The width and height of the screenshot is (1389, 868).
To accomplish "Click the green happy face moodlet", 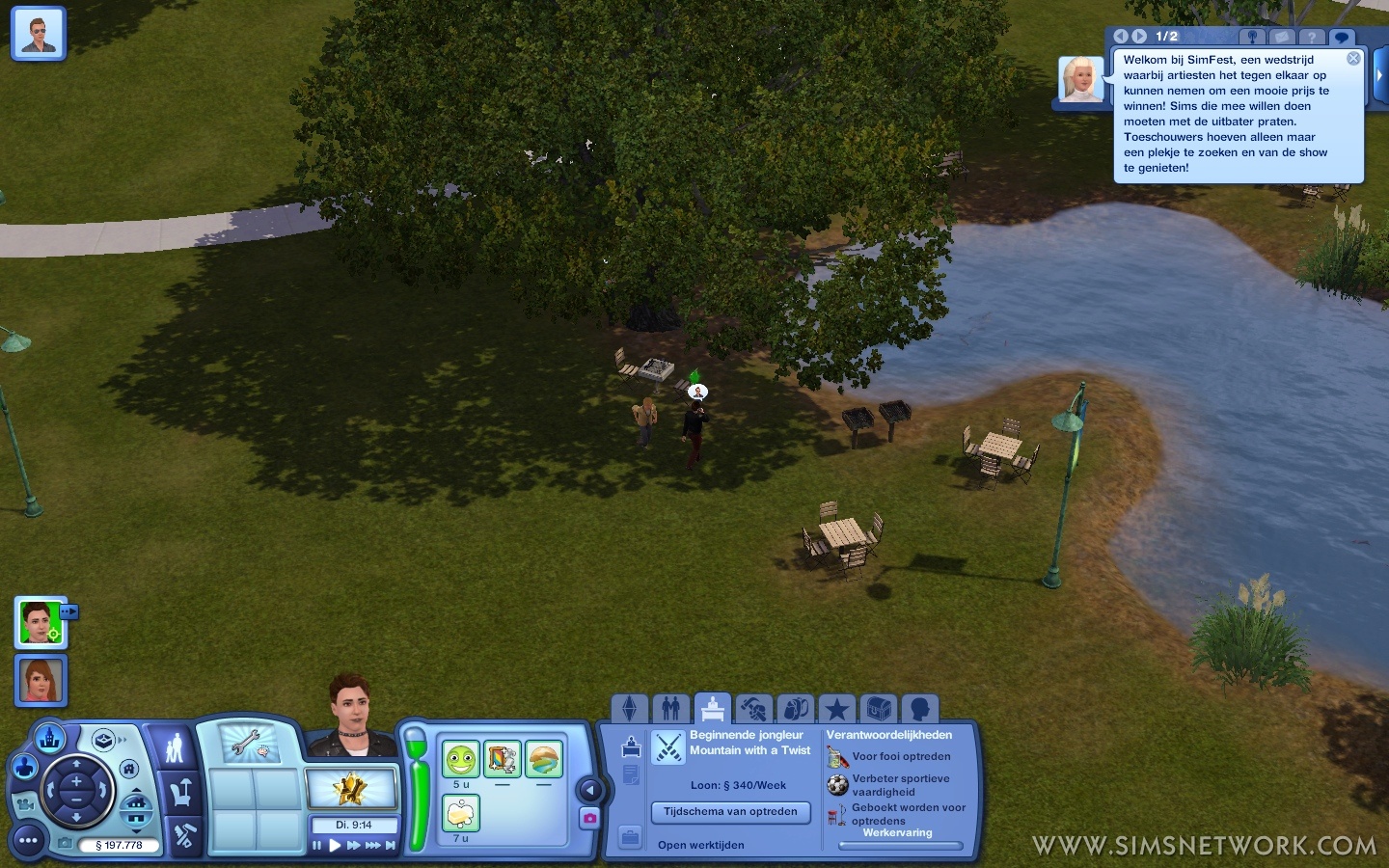I will [461, 760].
